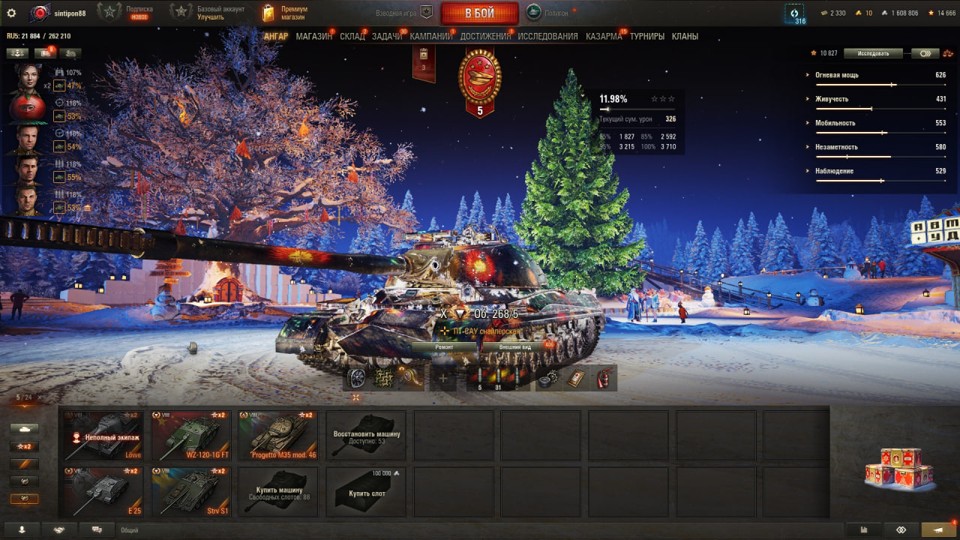Select the Löwe tank in the carousel
This screenshot has width=960, height=540.
pyautogui.click(x=103, y=435)
